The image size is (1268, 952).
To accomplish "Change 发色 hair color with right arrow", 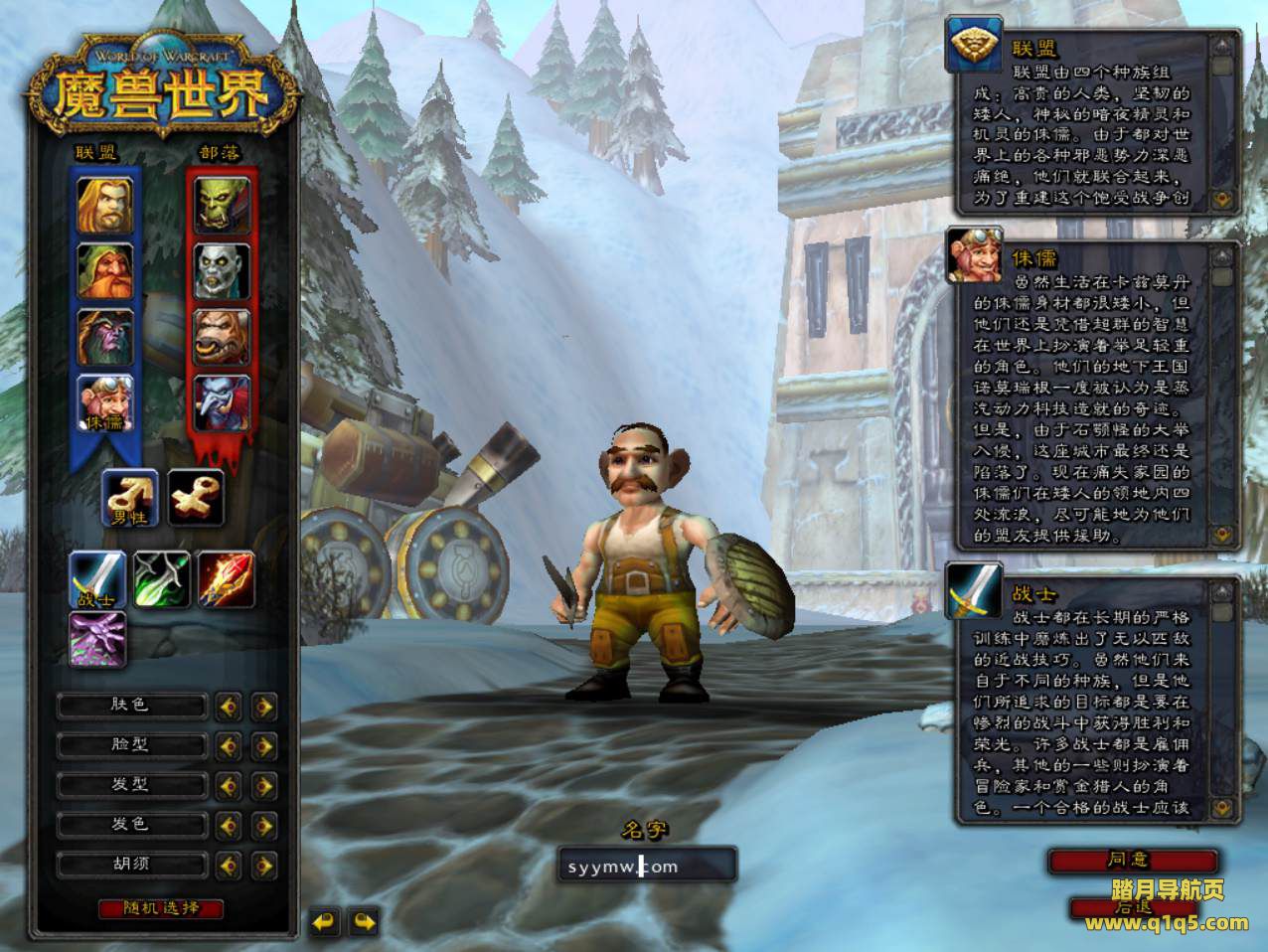I will coord(263,825).
